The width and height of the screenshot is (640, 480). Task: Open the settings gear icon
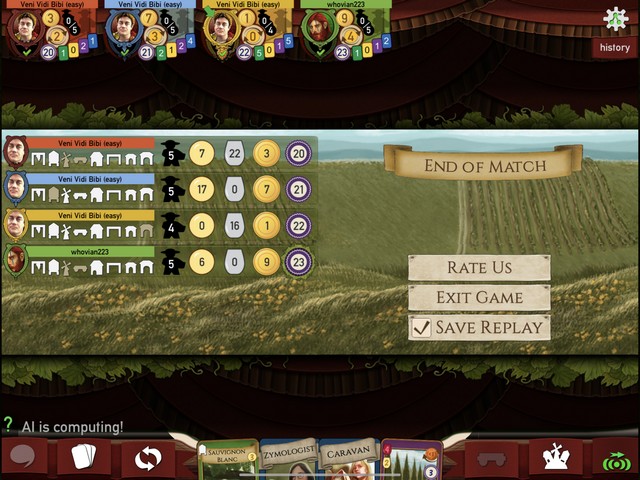[x=615, y=18]
